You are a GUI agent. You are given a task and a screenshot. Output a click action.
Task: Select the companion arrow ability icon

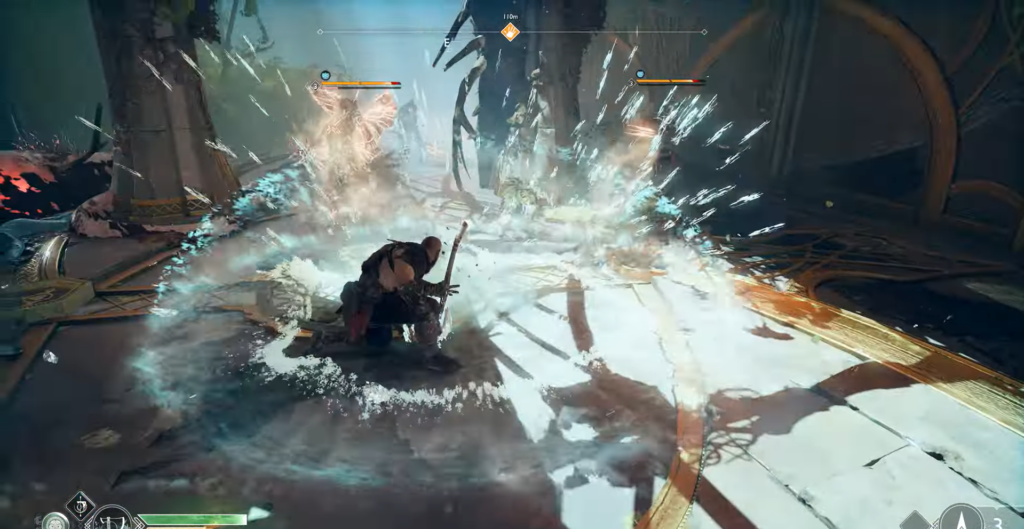[961, 518]
